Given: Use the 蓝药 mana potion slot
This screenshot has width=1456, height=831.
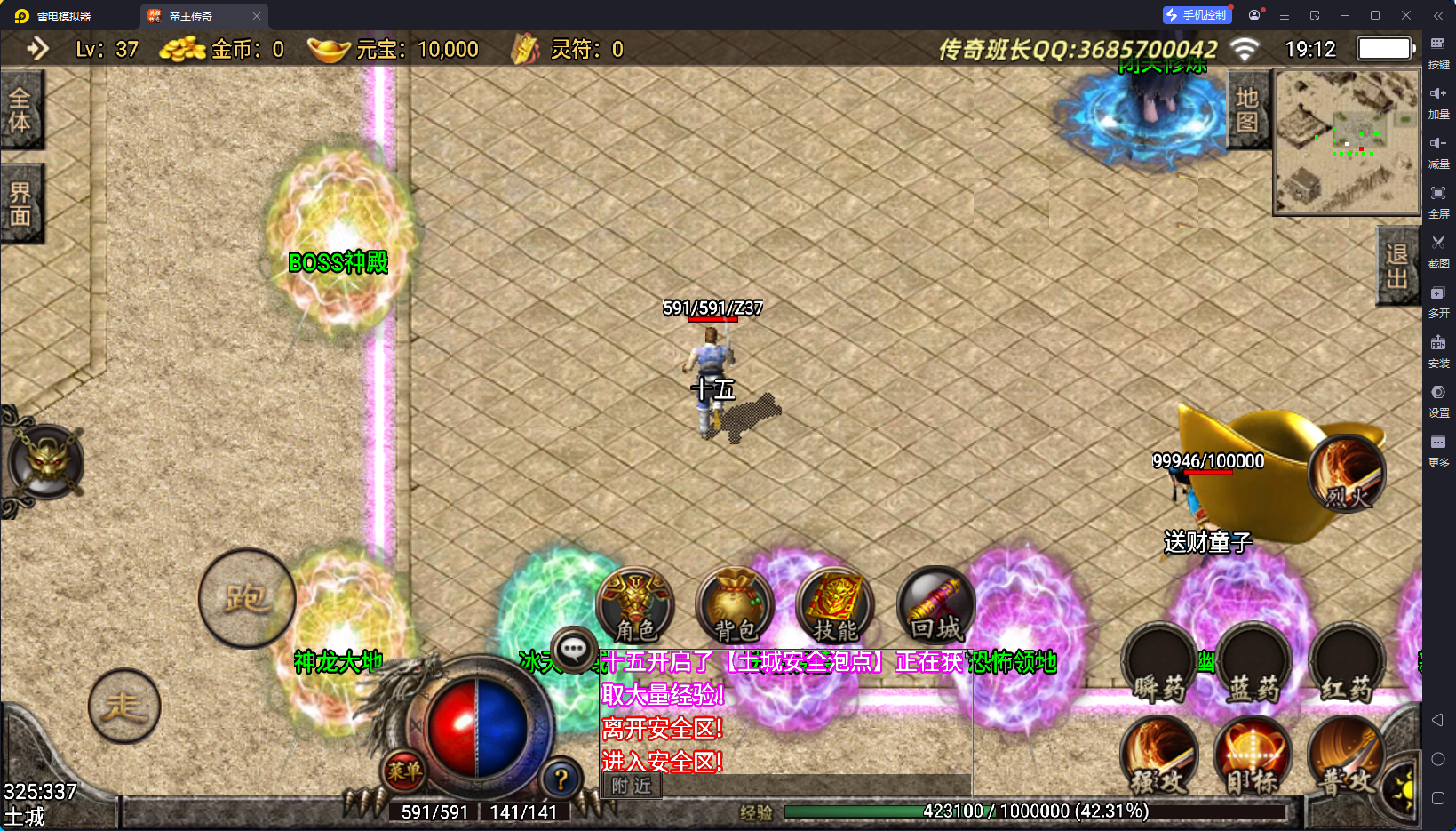Looking at the screenshot, I should click(1253, 664).
